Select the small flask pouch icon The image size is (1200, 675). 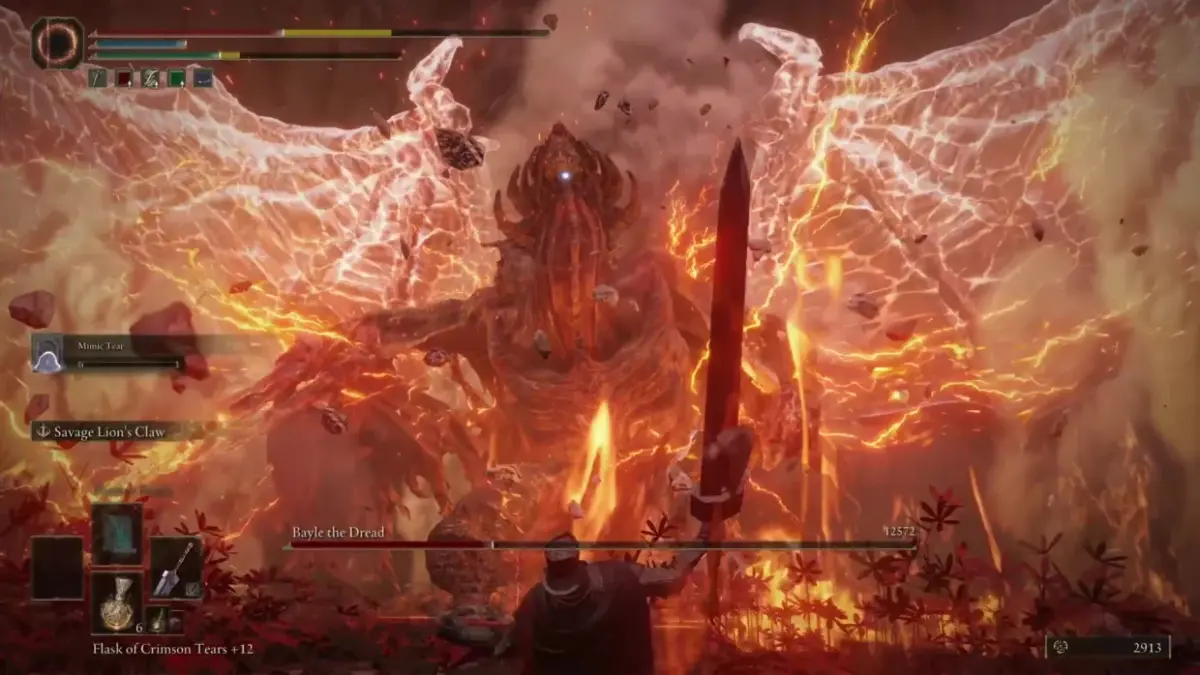157,620
